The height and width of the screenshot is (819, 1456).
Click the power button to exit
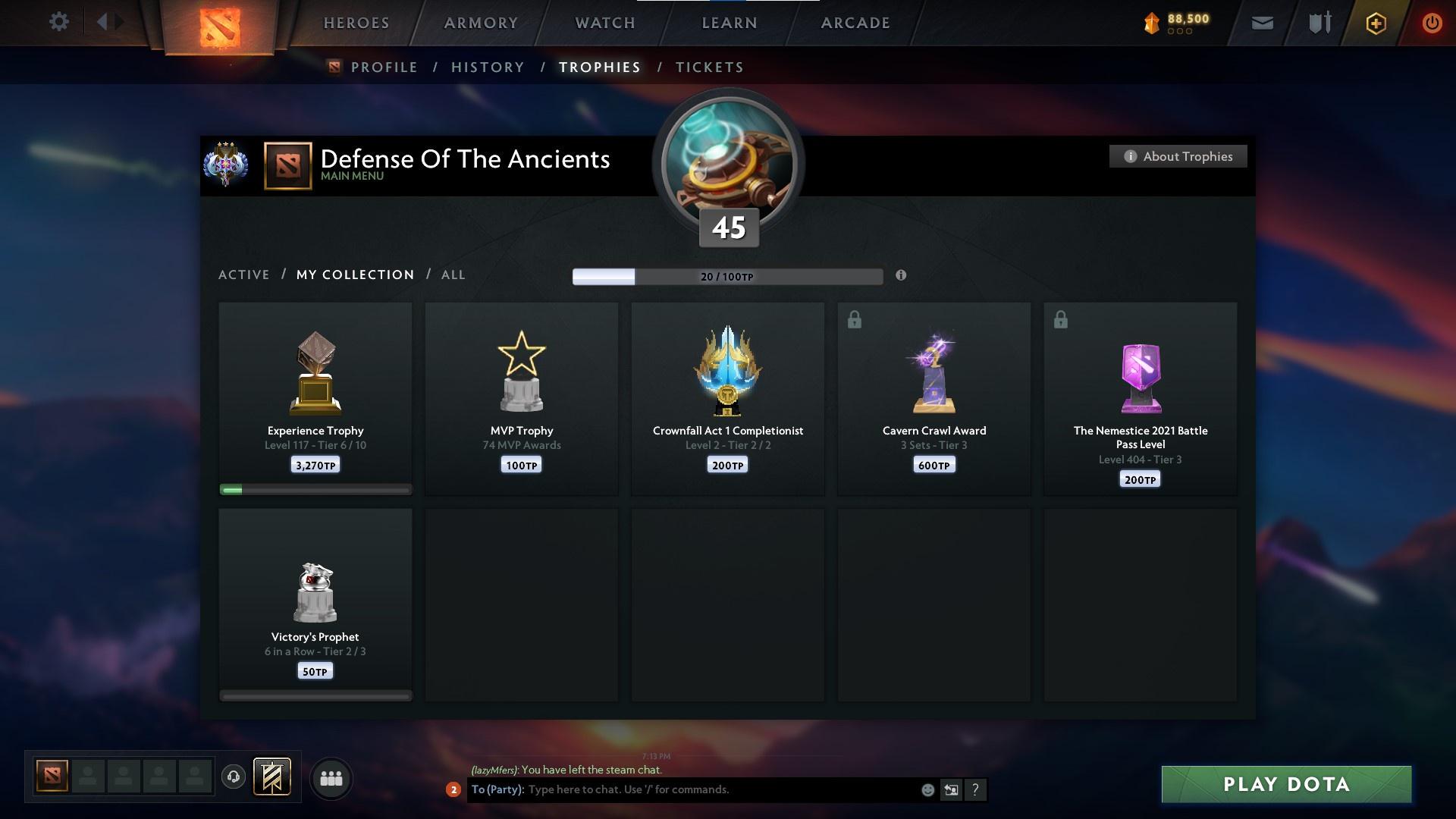(1432, 23)
